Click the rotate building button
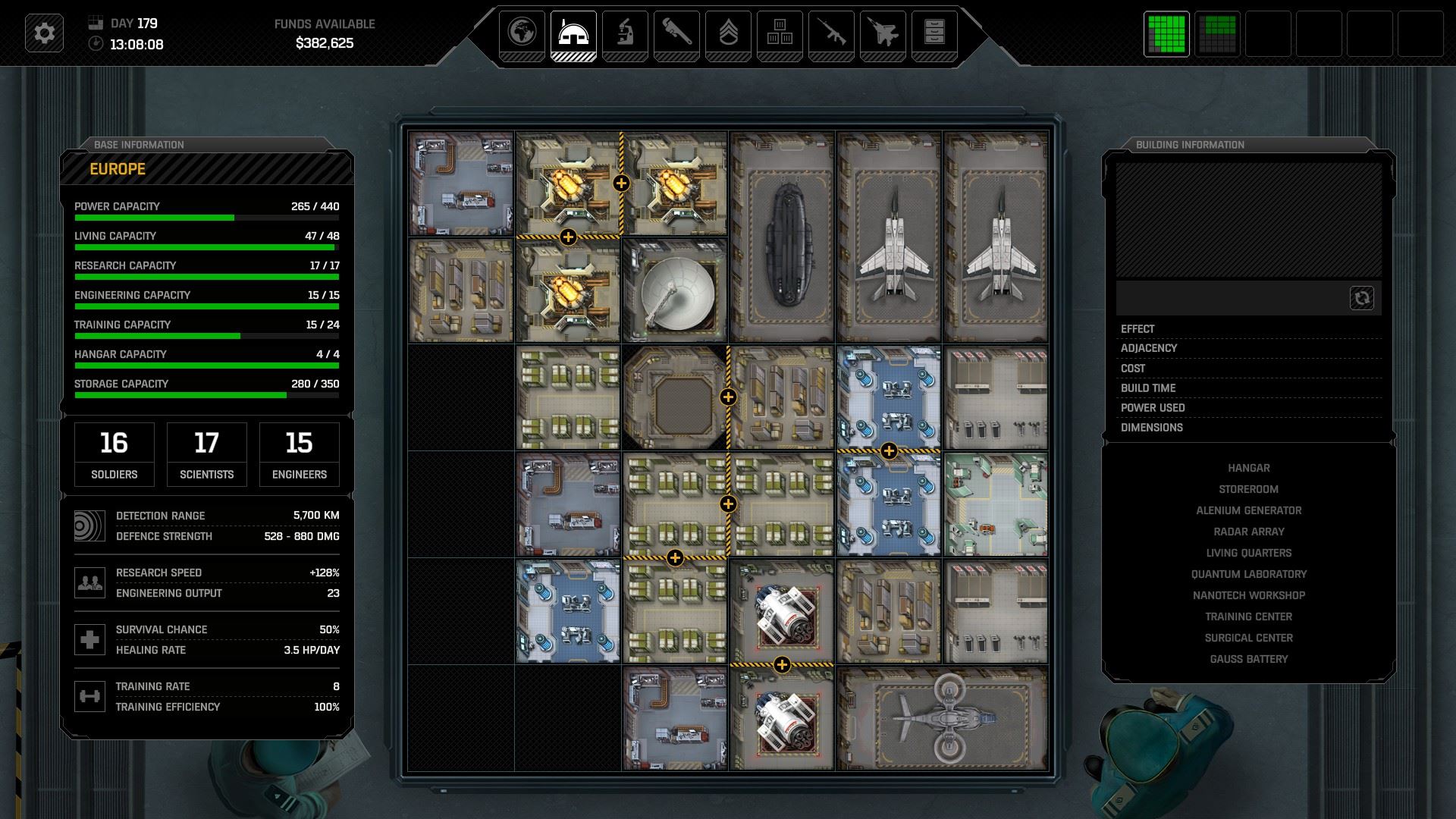Image resolution: width=1456 pixels, height=819 pixels. pos(1361,298)
